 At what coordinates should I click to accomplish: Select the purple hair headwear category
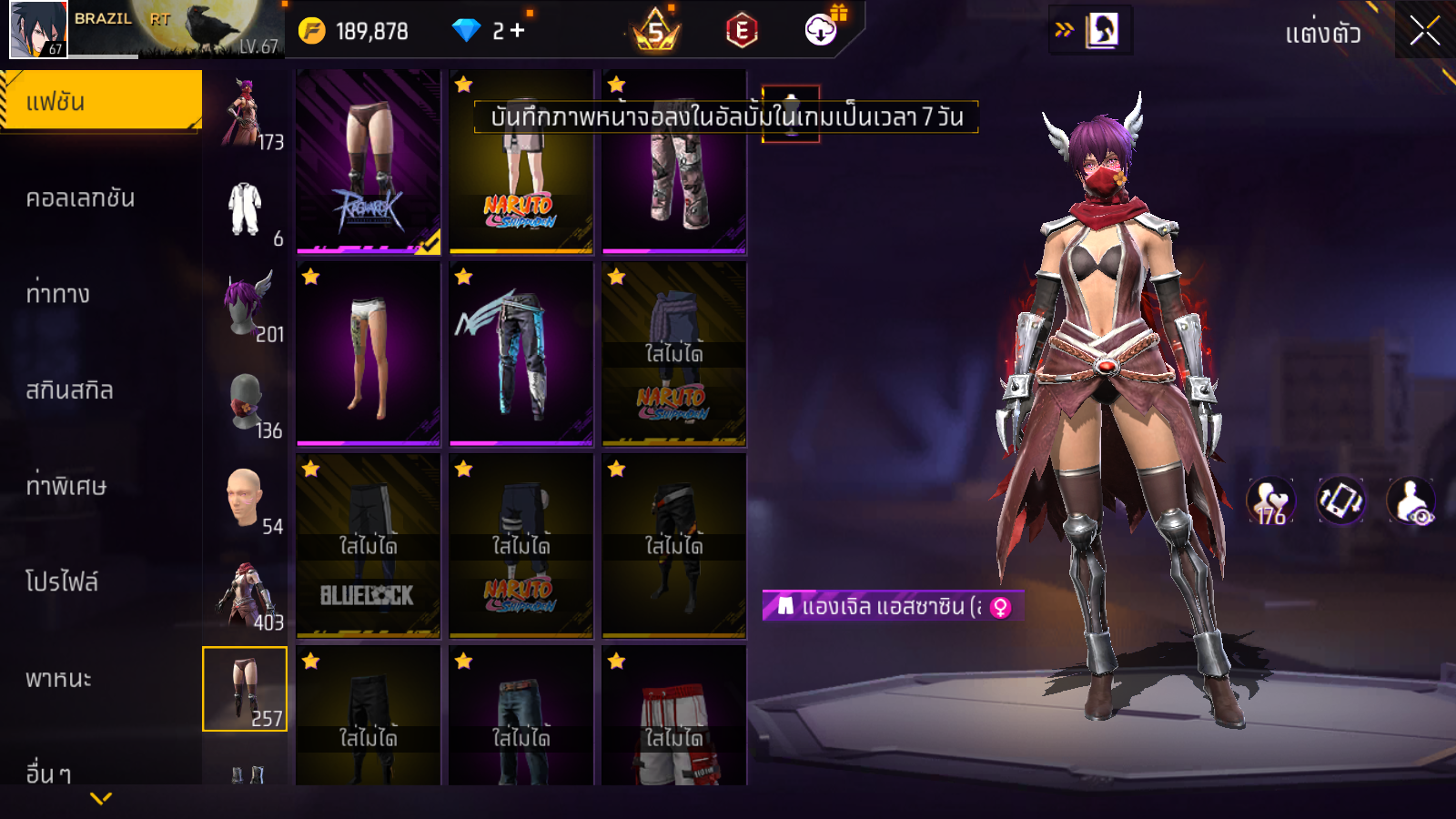(x=246, y=307)
